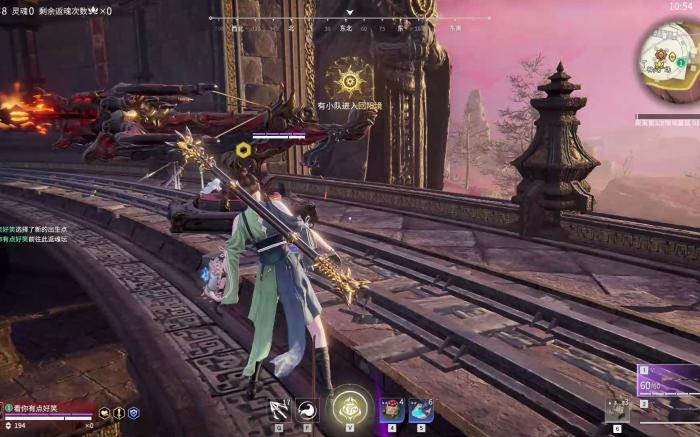
Task: Activate the golden ultimate skill icon
Action: pyautogui.click(x=351, y=407)
